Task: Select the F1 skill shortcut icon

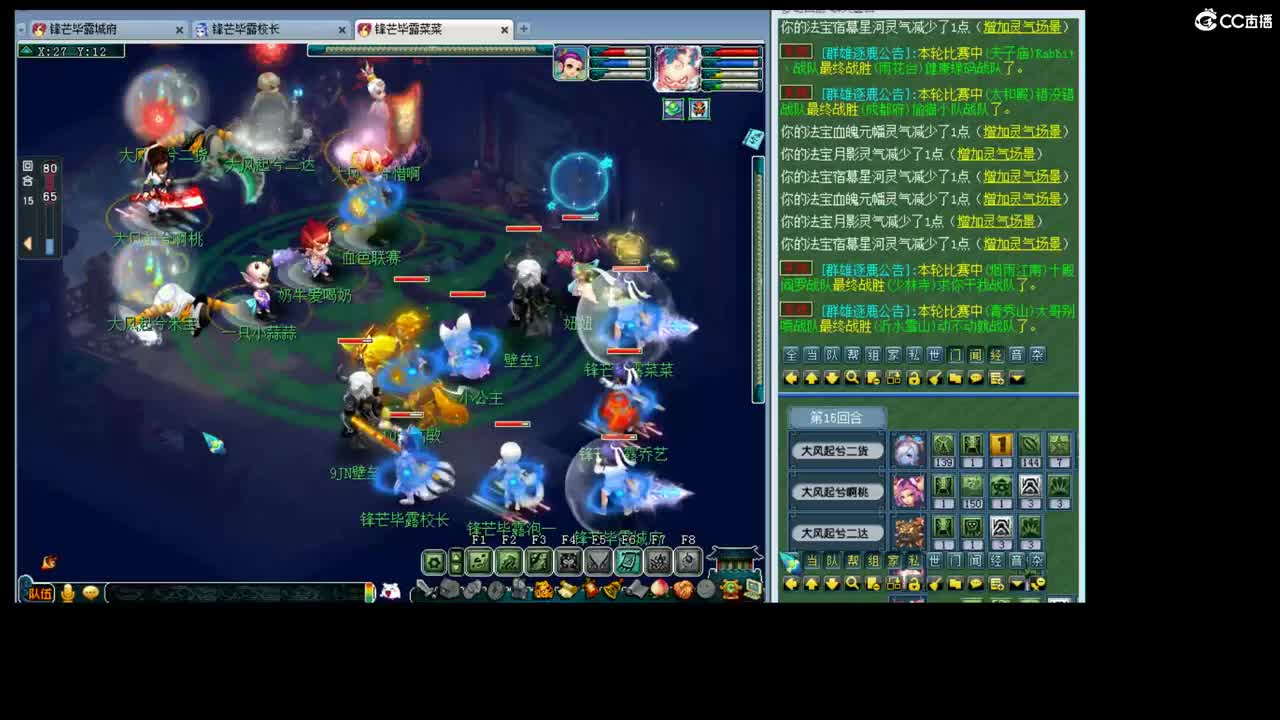Action: pos(478,561)
